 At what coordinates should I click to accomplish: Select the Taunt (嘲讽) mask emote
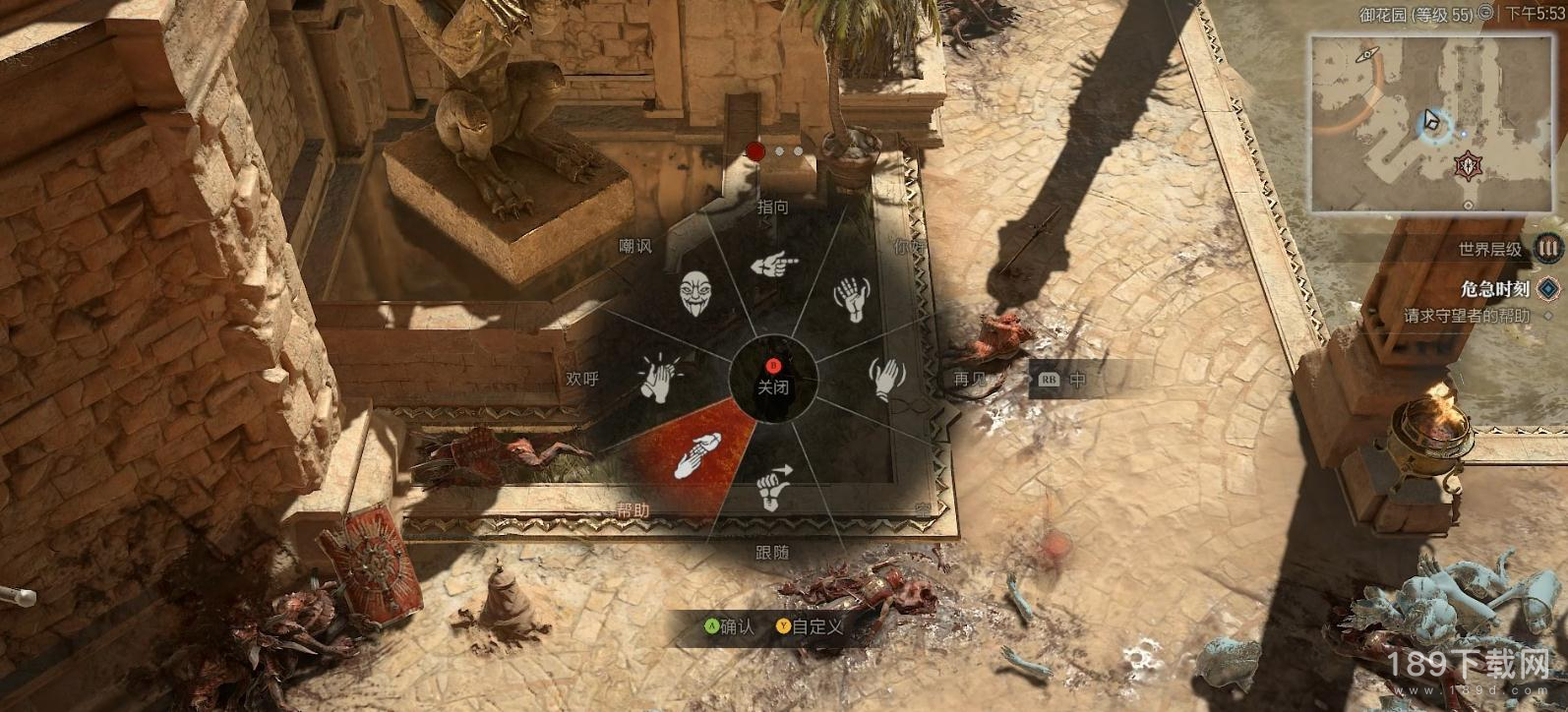pyautogui.click(x=695, y=294)
